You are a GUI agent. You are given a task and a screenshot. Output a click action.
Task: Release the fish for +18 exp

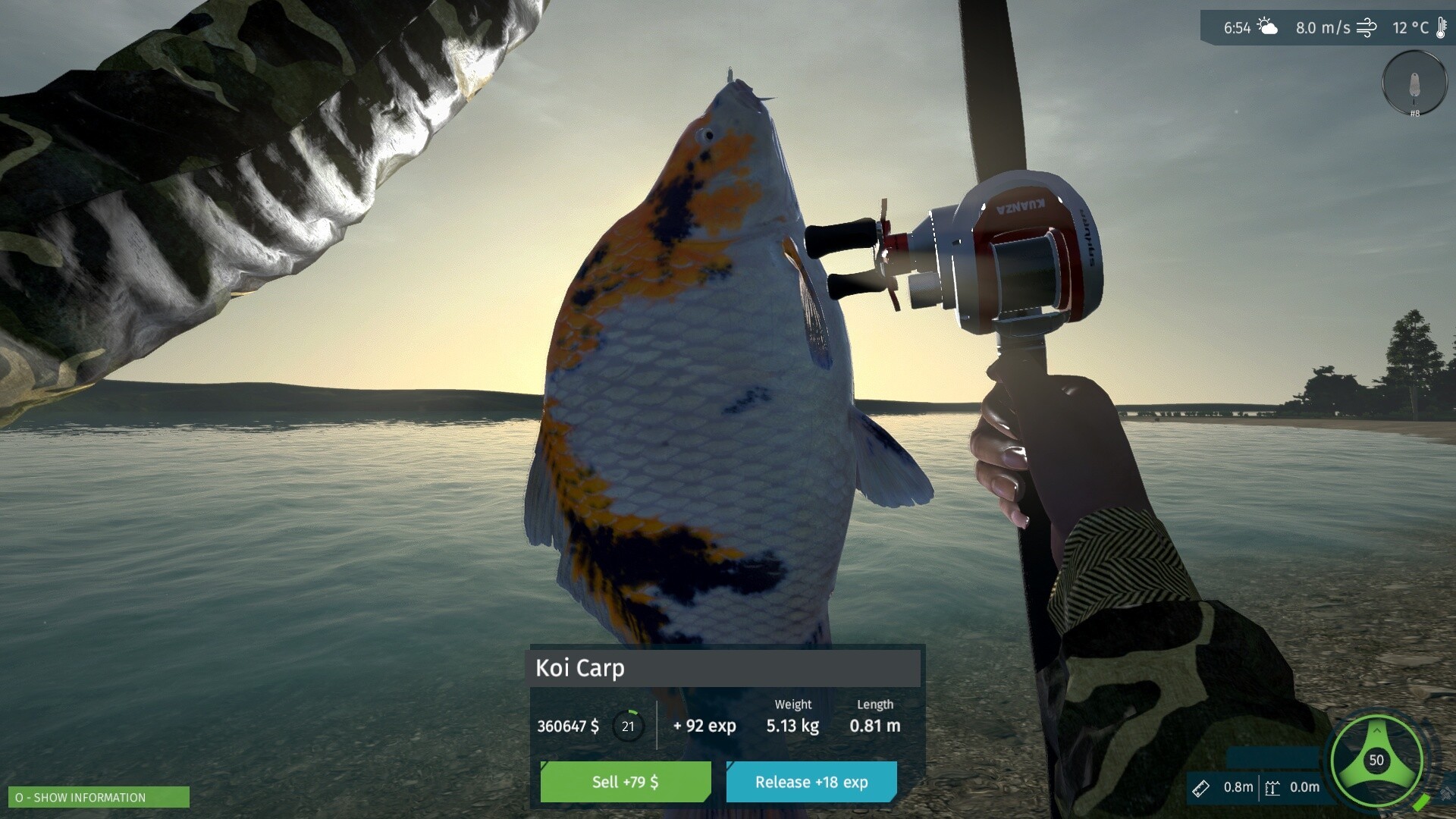pyautogui.click(x=811, y=782)
